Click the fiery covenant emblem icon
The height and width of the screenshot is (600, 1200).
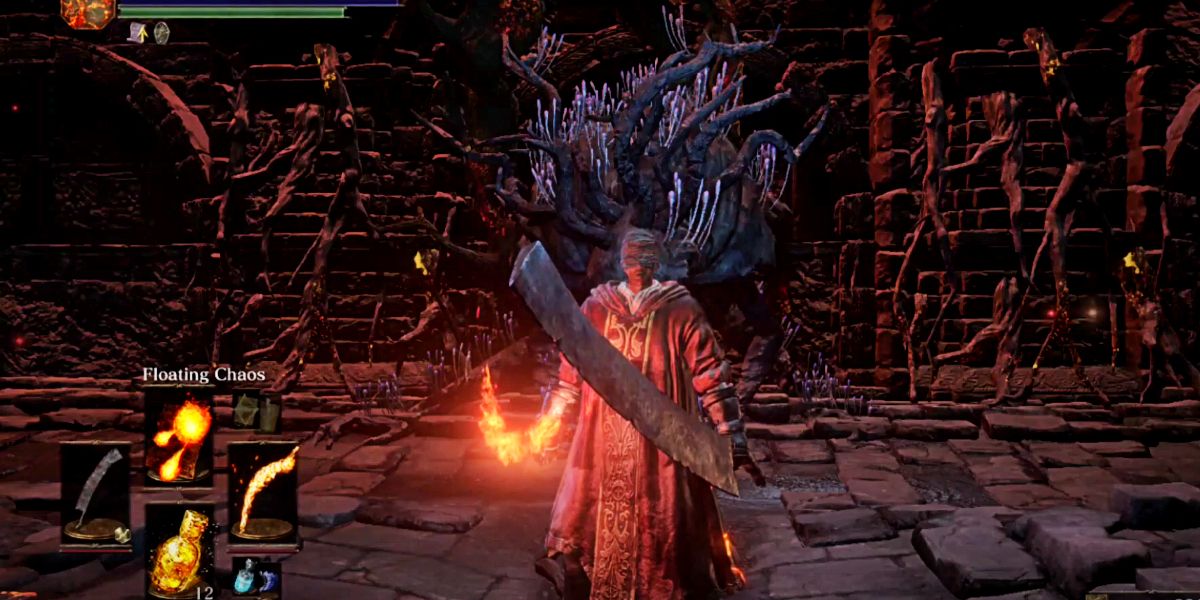pos(88,12)
